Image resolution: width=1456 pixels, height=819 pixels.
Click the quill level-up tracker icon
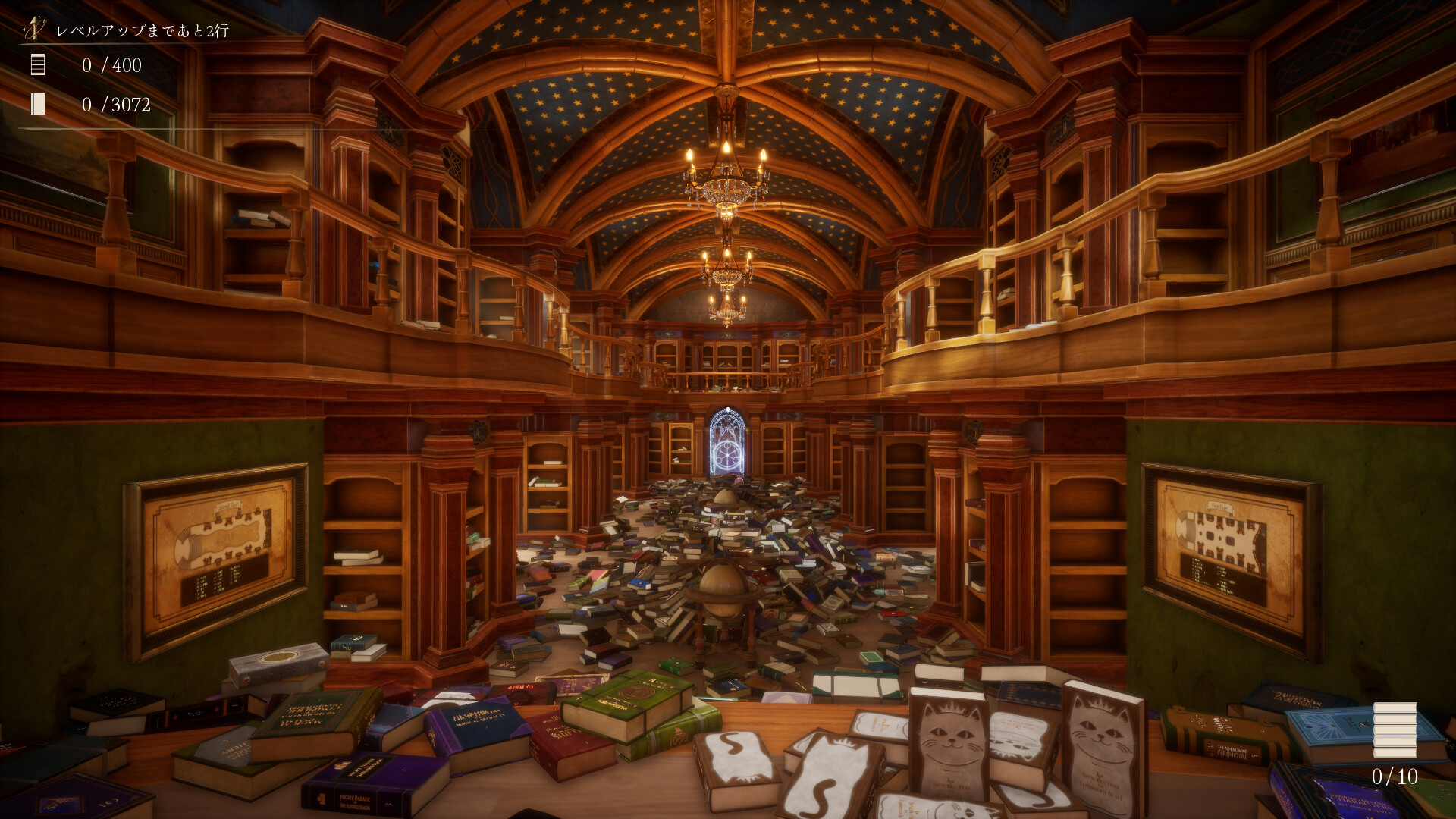(34, 29)
